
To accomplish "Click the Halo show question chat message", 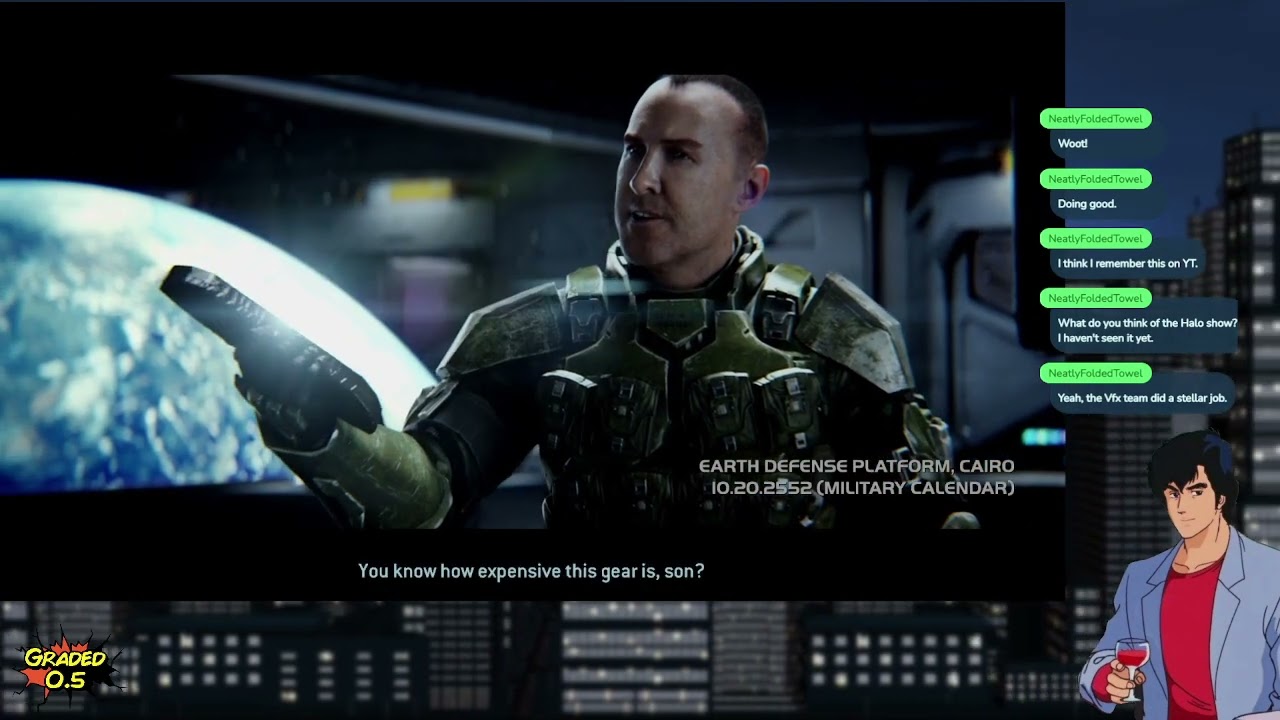I will tap(1146, 331).
